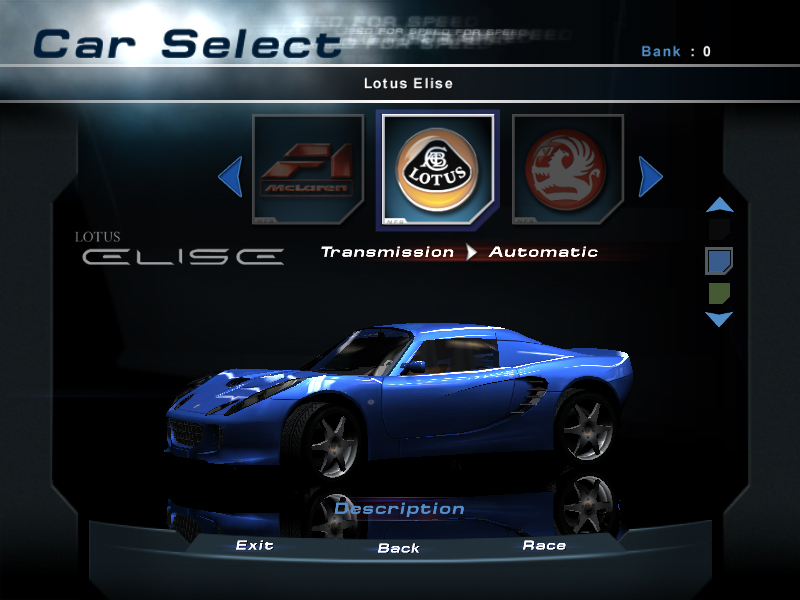
Task: Open the car Description
Action: coord(399,509)
